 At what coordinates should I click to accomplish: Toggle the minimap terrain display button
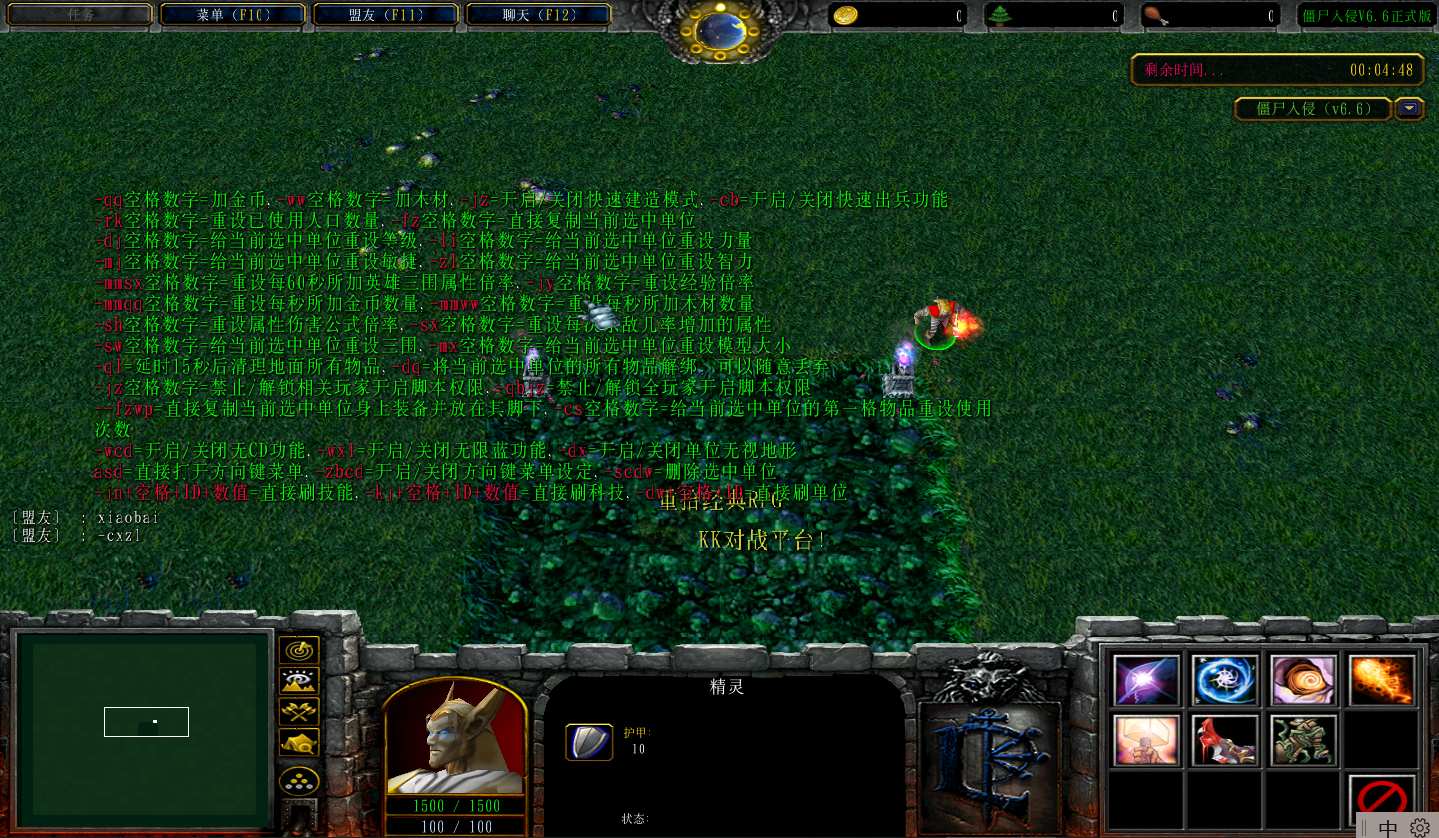tap(299, 681)
